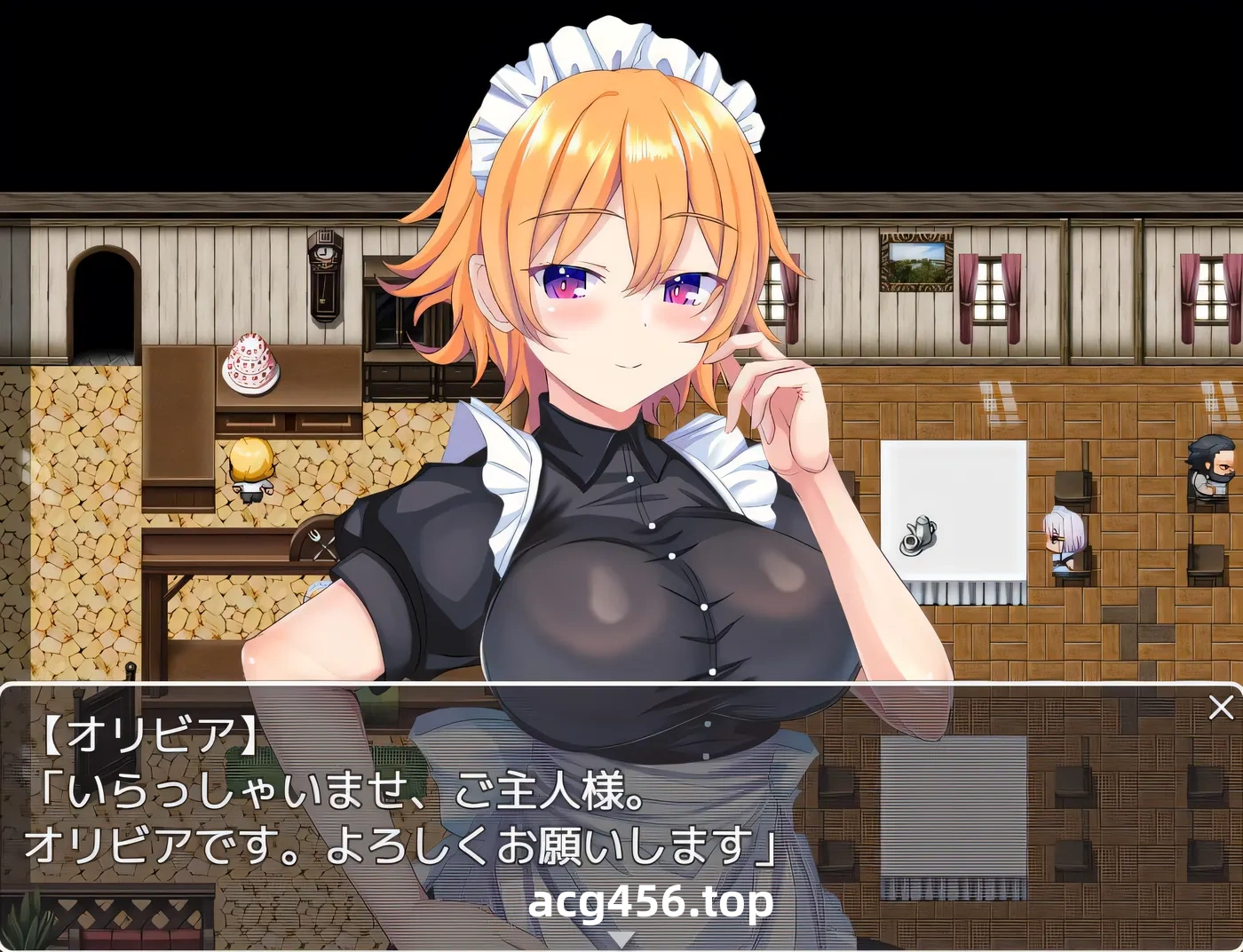Select the blonde-haired NPC sprite

tap(251, 468)
